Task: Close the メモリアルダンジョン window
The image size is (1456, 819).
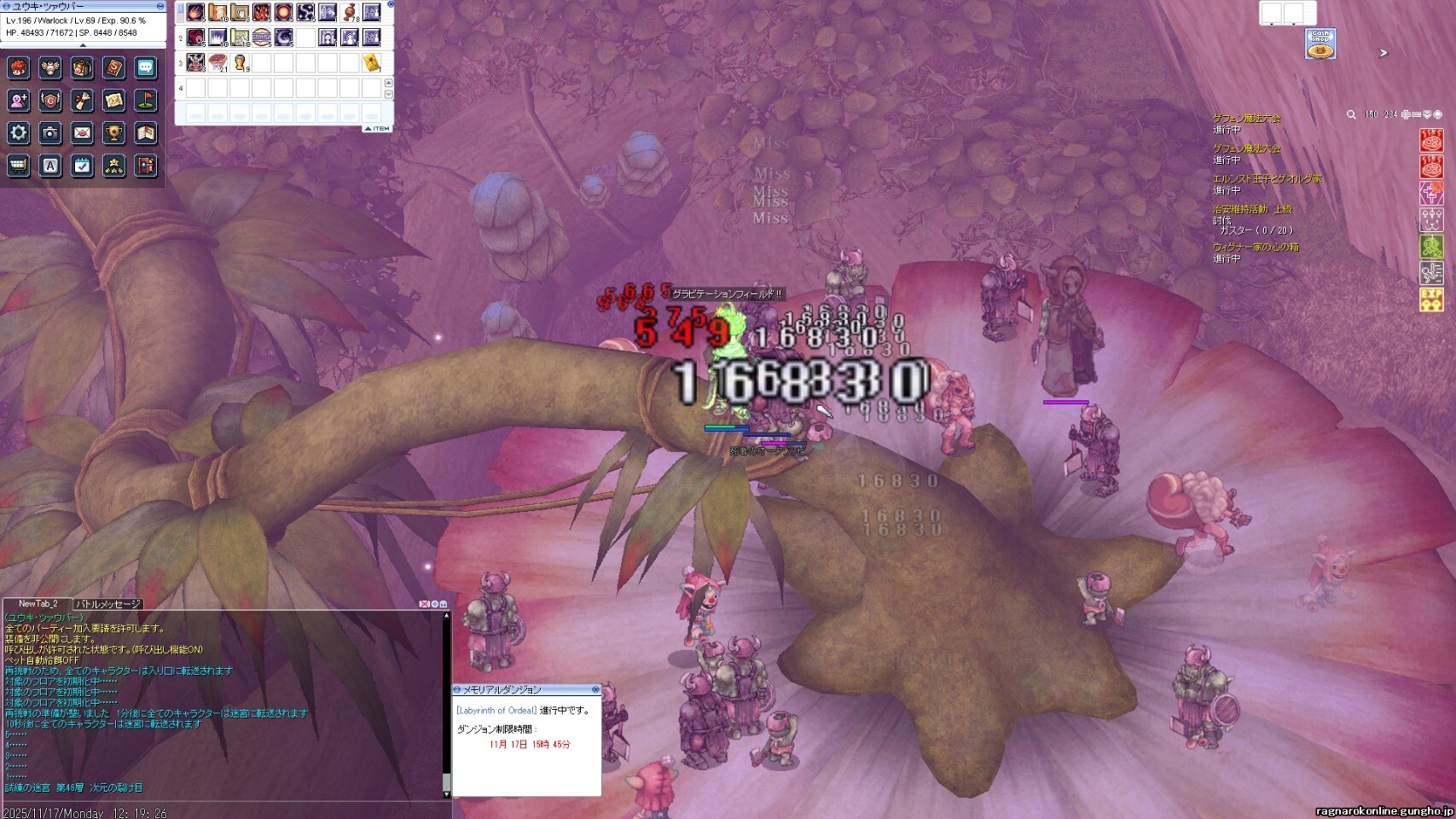Action: coord(595,689)
